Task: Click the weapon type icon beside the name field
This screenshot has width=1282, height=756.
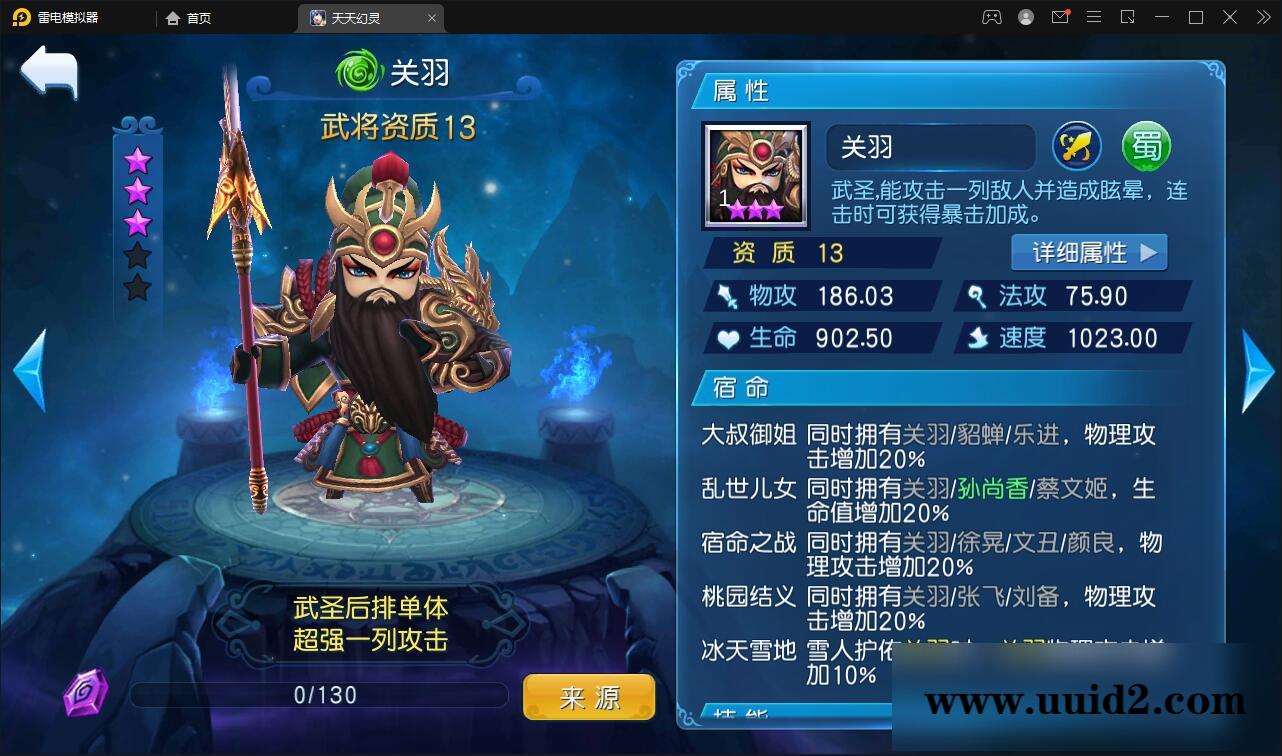Action: click(x=1076, y=147)
